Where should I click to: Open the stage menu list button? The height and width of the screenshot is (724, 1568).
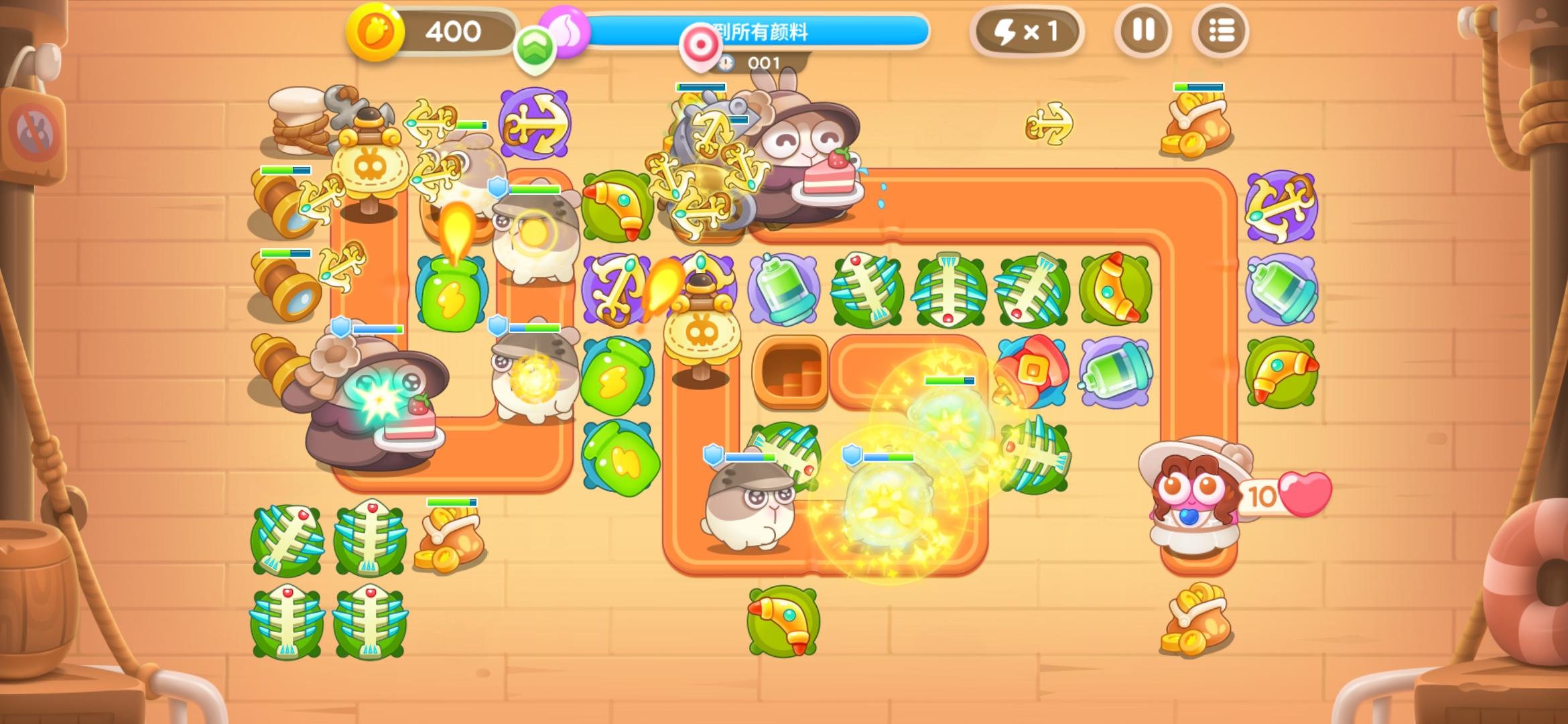[x=1222, y=31]
